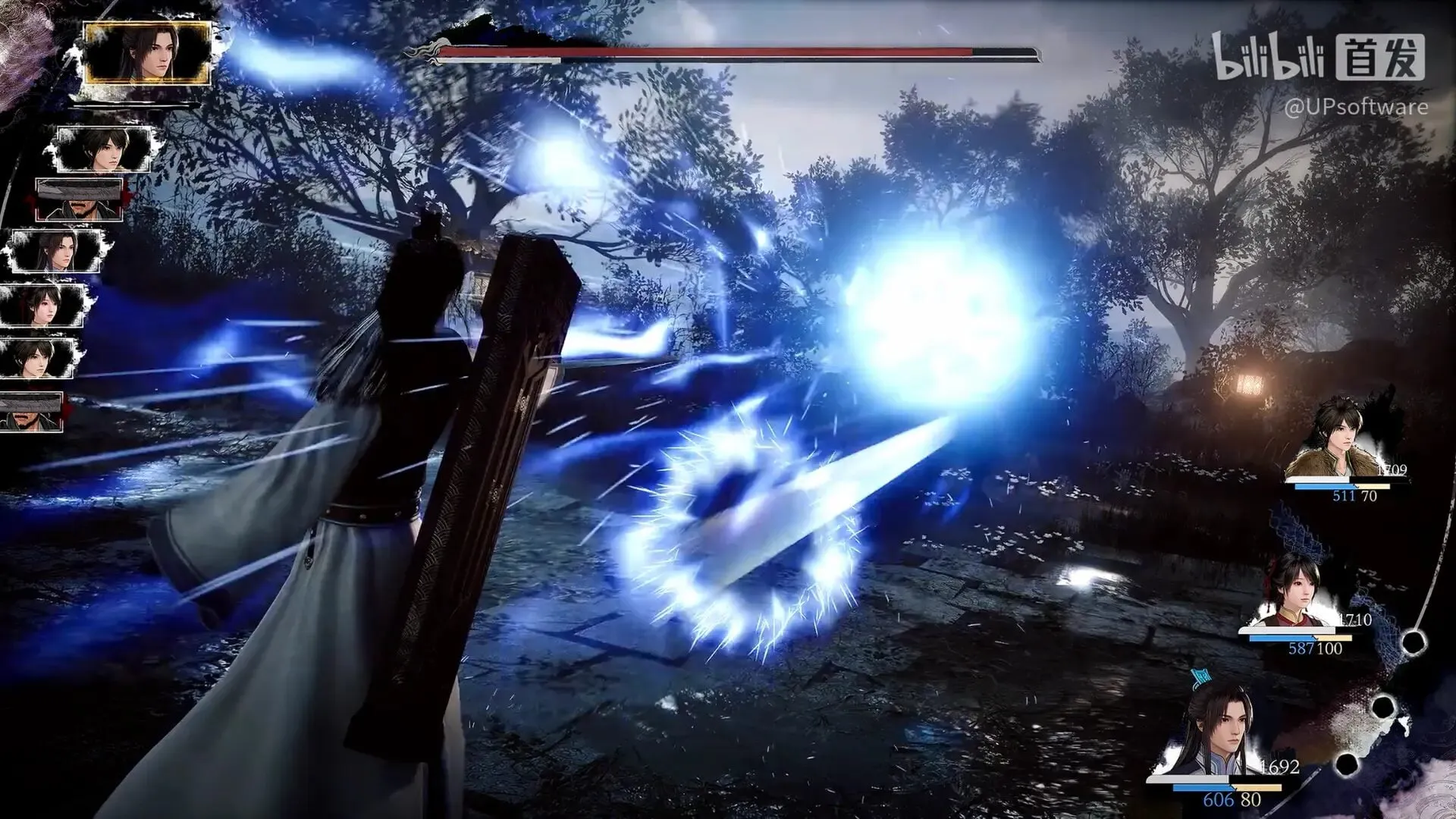Image resolution: width=1456 pixels, height=819 pixels.
Task: Toggle the middle dark circular slot on right edge
Action: [1384, 707]
